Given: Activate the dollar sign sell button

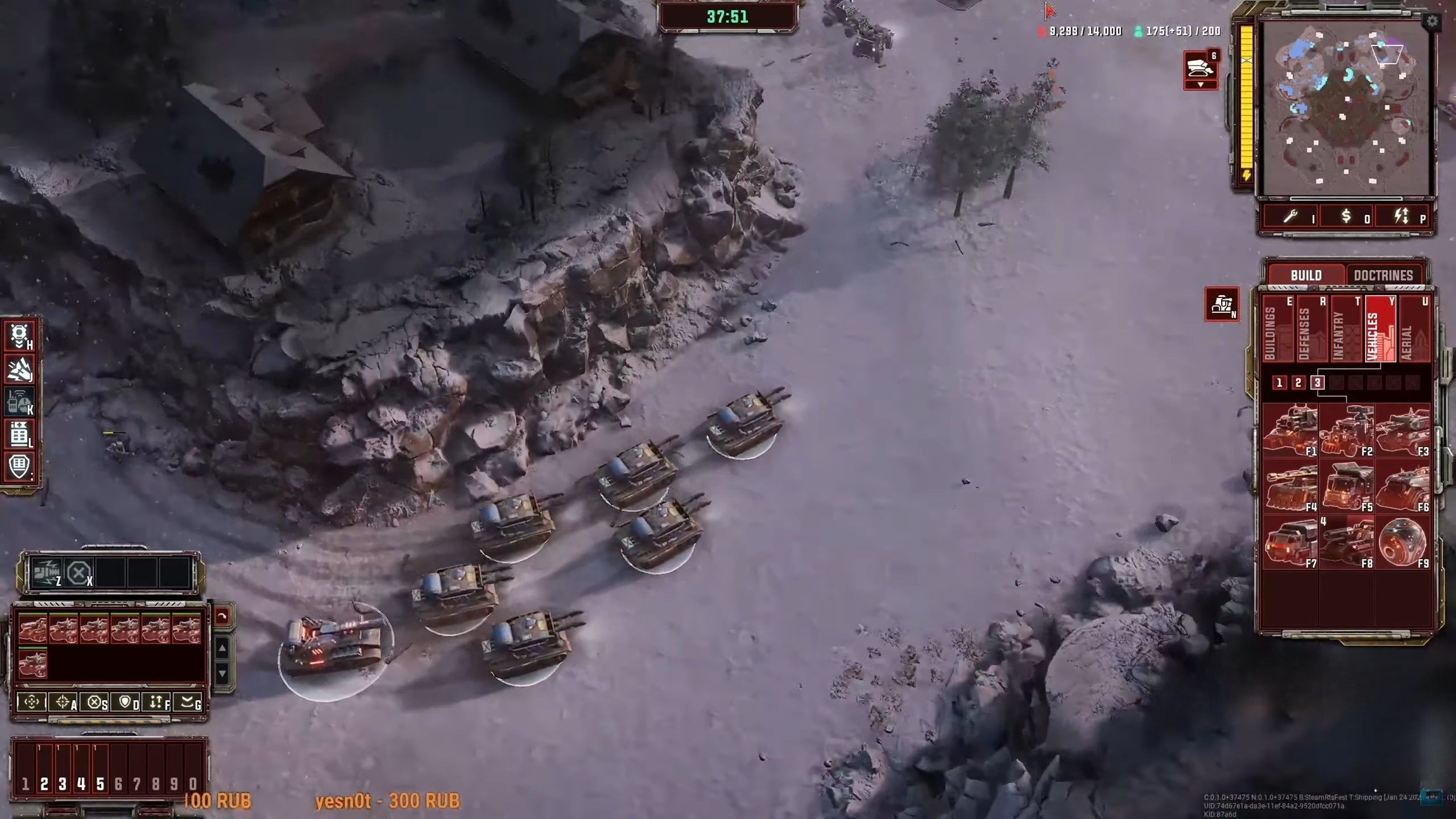Looking at the screenshot, I should [x=1347, y=217].
